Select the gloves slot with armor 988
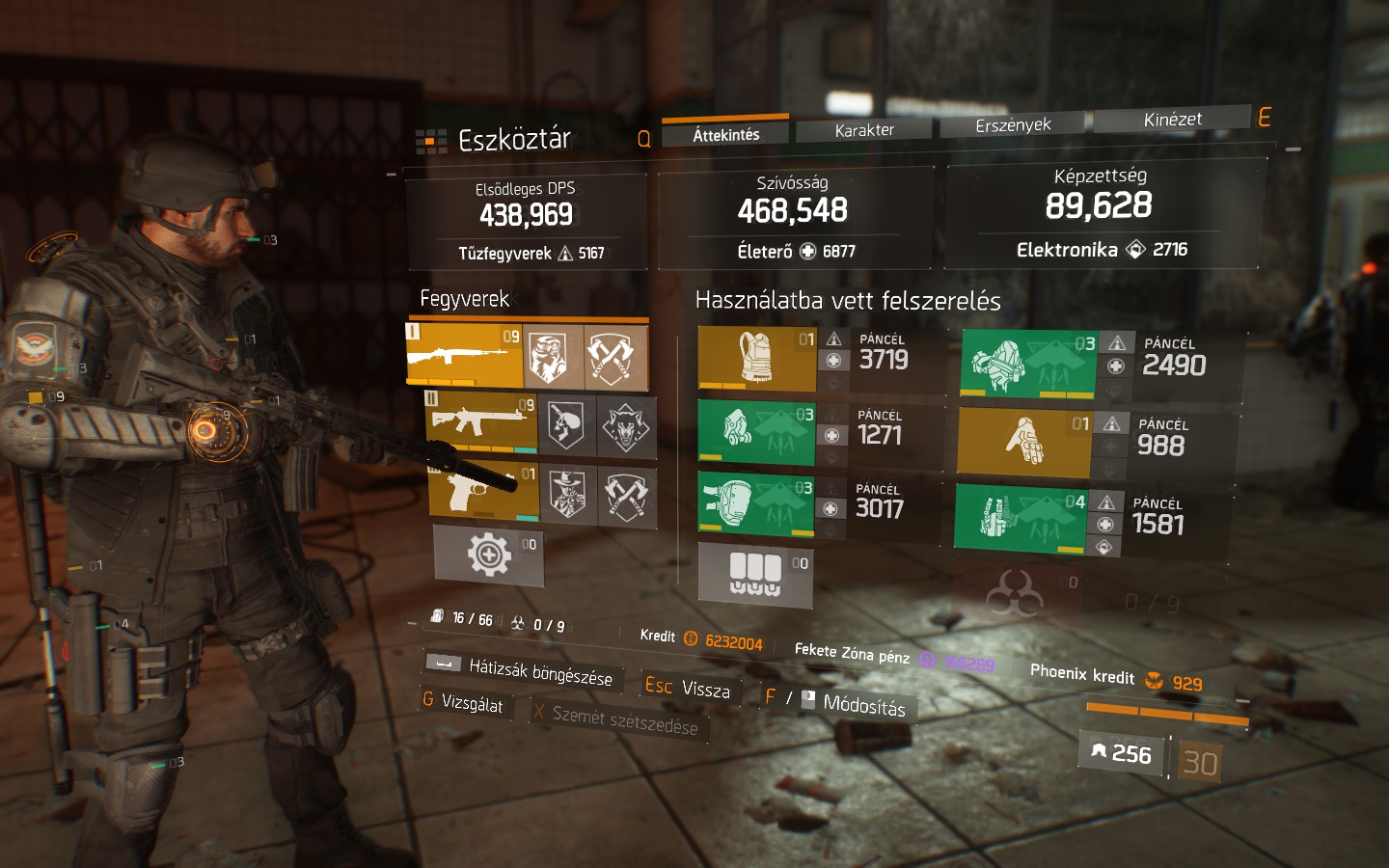Image resolution: width=1389 pixels, height=868 pixels. click(x=1023, y=443)
